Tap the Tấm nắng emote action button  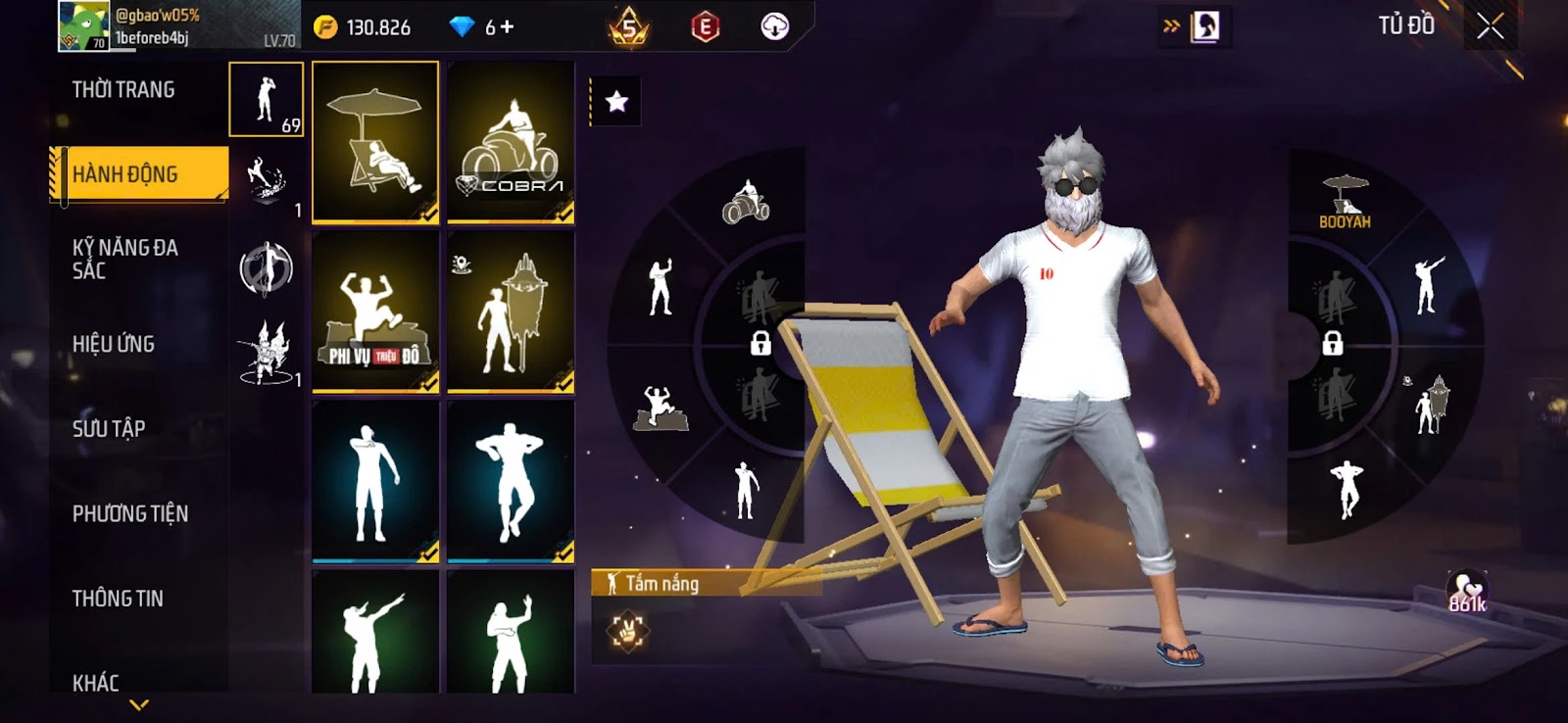pos(627,631)
